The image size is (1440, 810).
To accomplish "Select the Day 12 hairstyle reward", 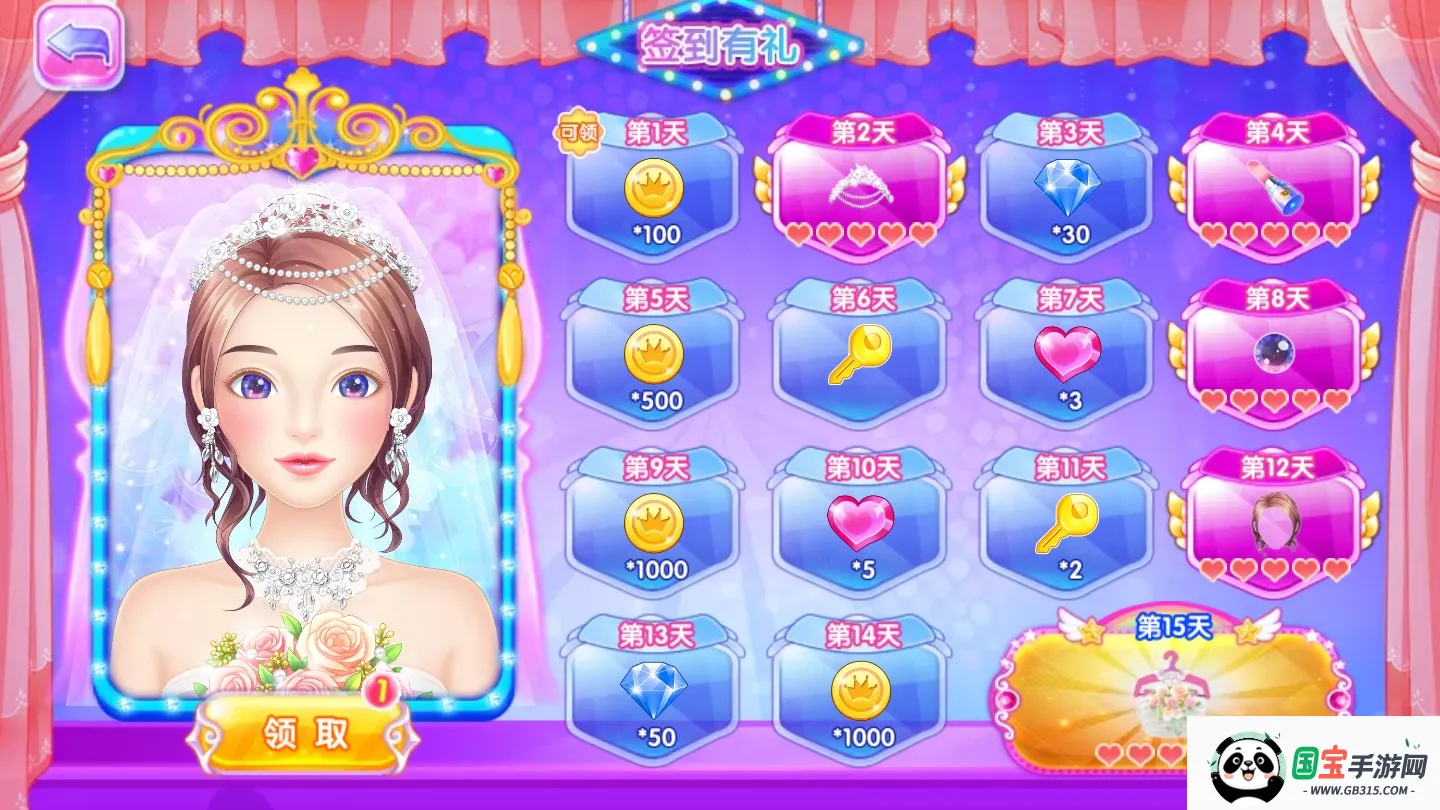I will 1270,522.
